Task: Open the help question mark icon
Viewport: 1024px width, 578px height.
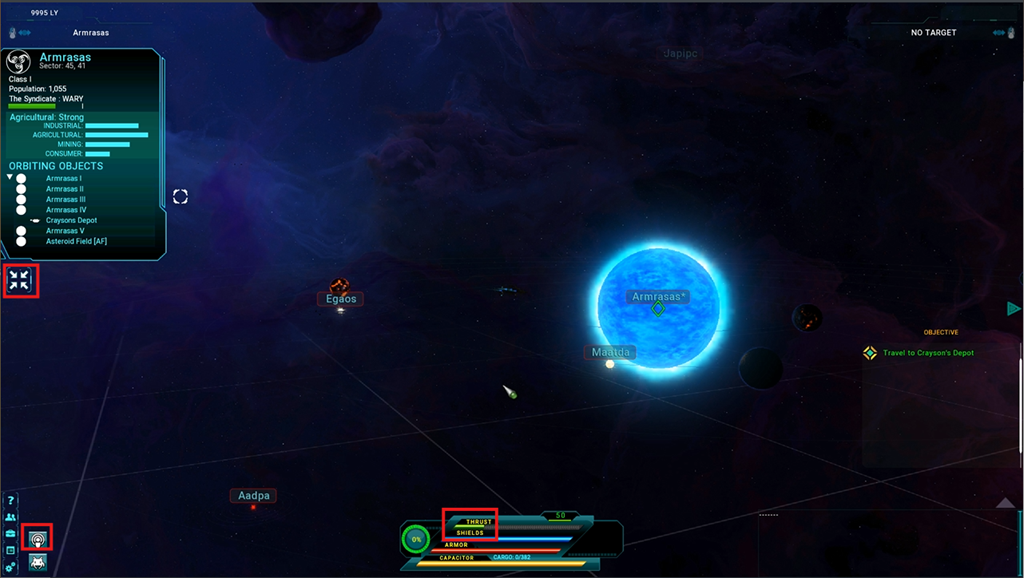Action: coord(11,501)
